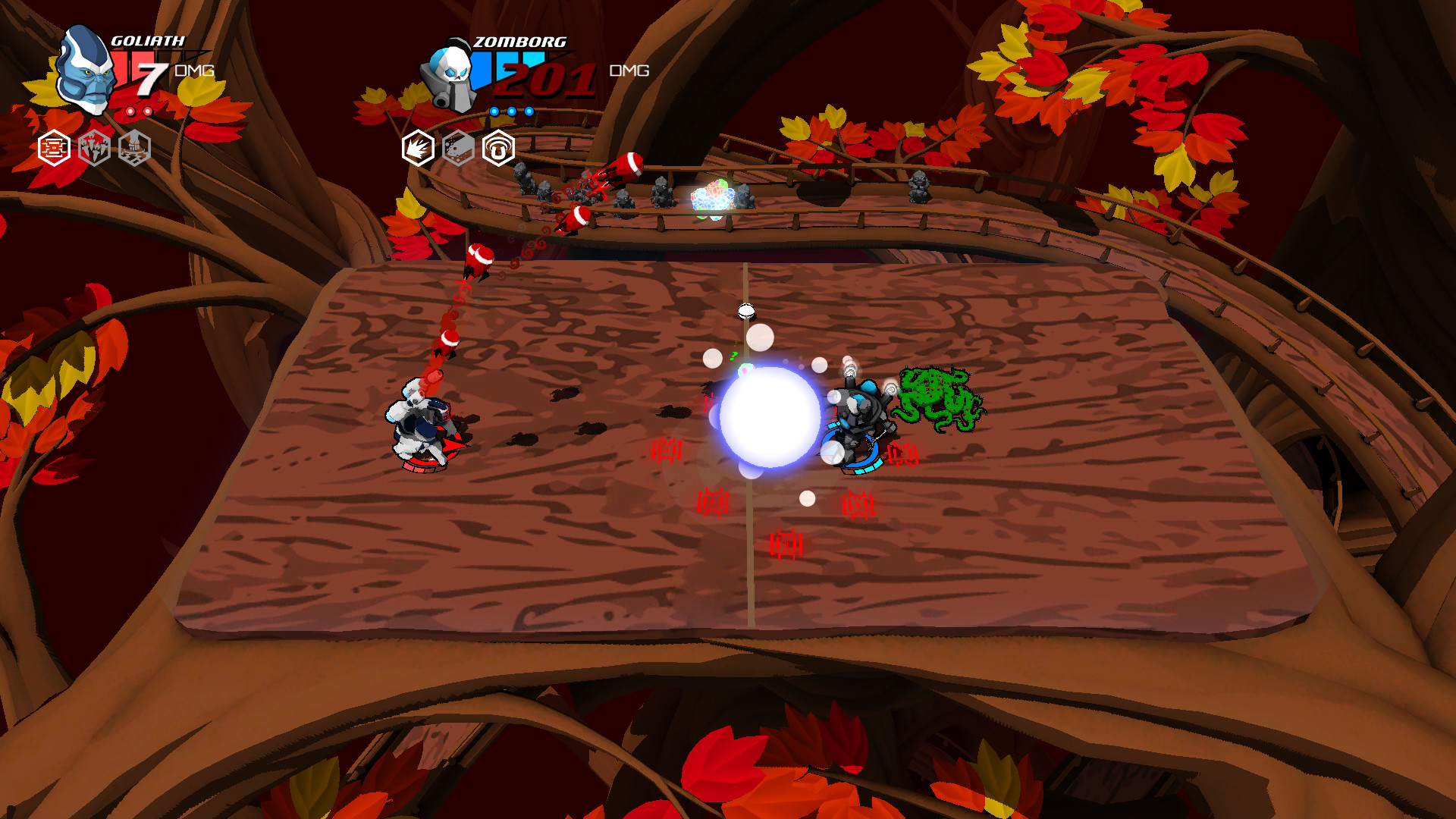1456x819 pixels.
Task: Click the GOLIATH name label
Action: (x=148, y=41)
